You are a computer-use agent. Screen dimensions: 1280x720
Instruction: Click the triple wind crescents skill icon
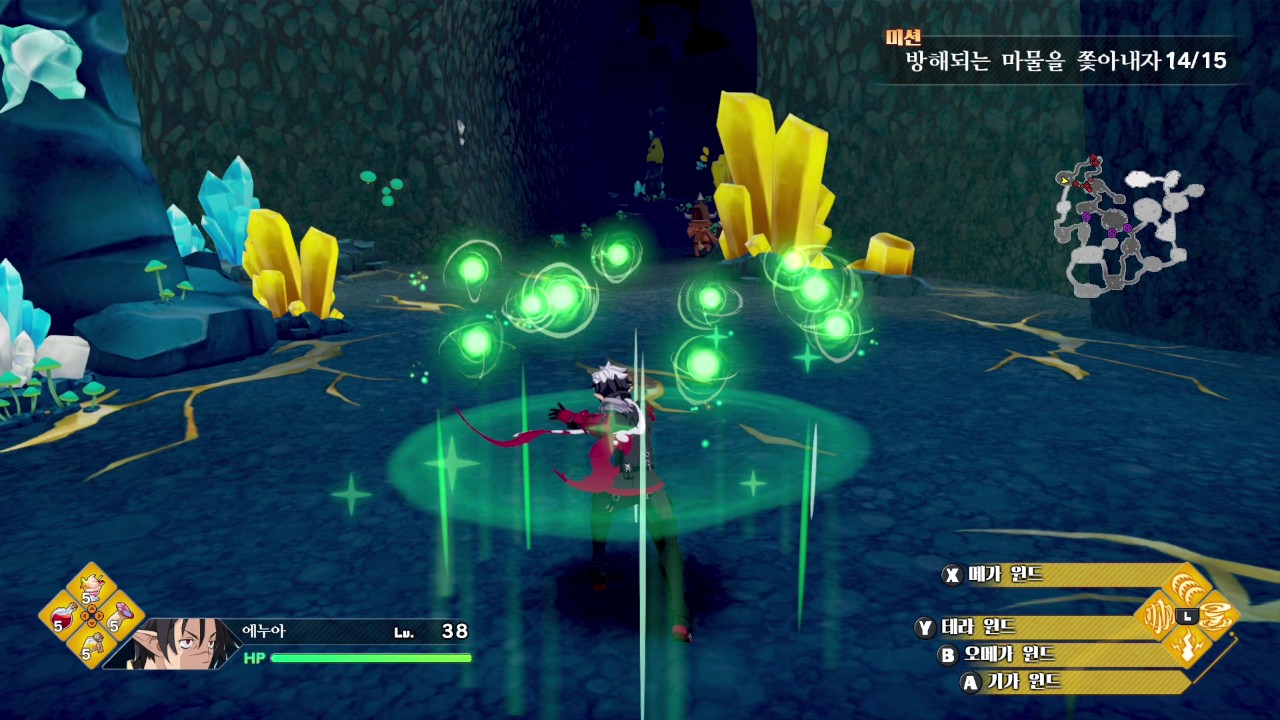coord(1188,586)
